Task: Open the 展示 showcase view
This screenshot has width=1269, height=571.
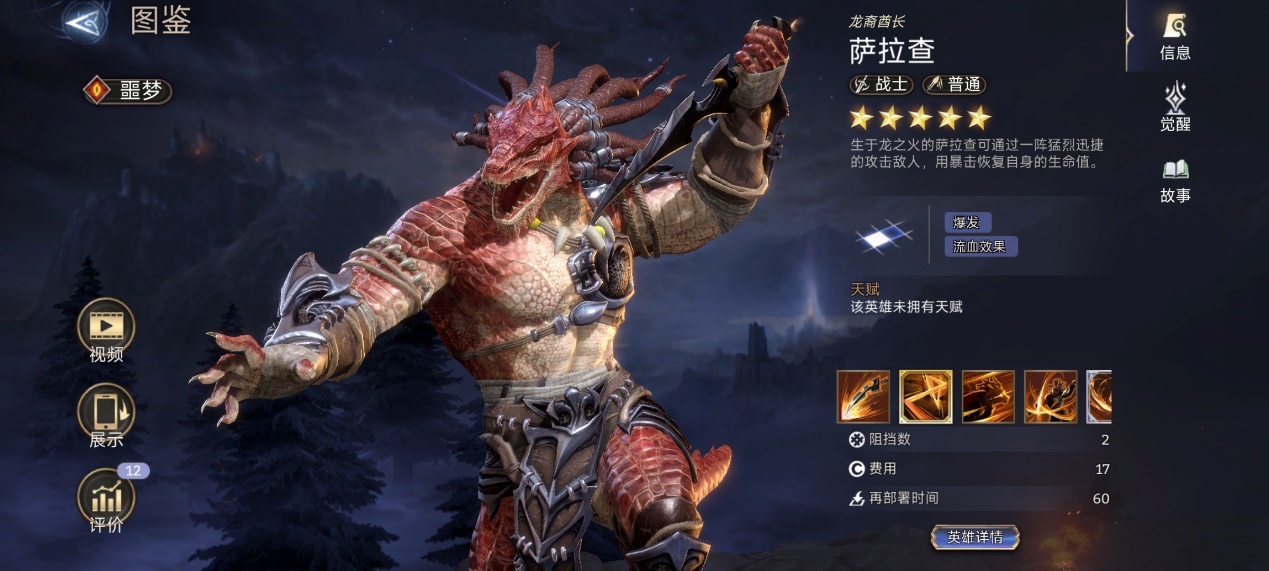Action: pyautogui.click(x=106, y=414)
